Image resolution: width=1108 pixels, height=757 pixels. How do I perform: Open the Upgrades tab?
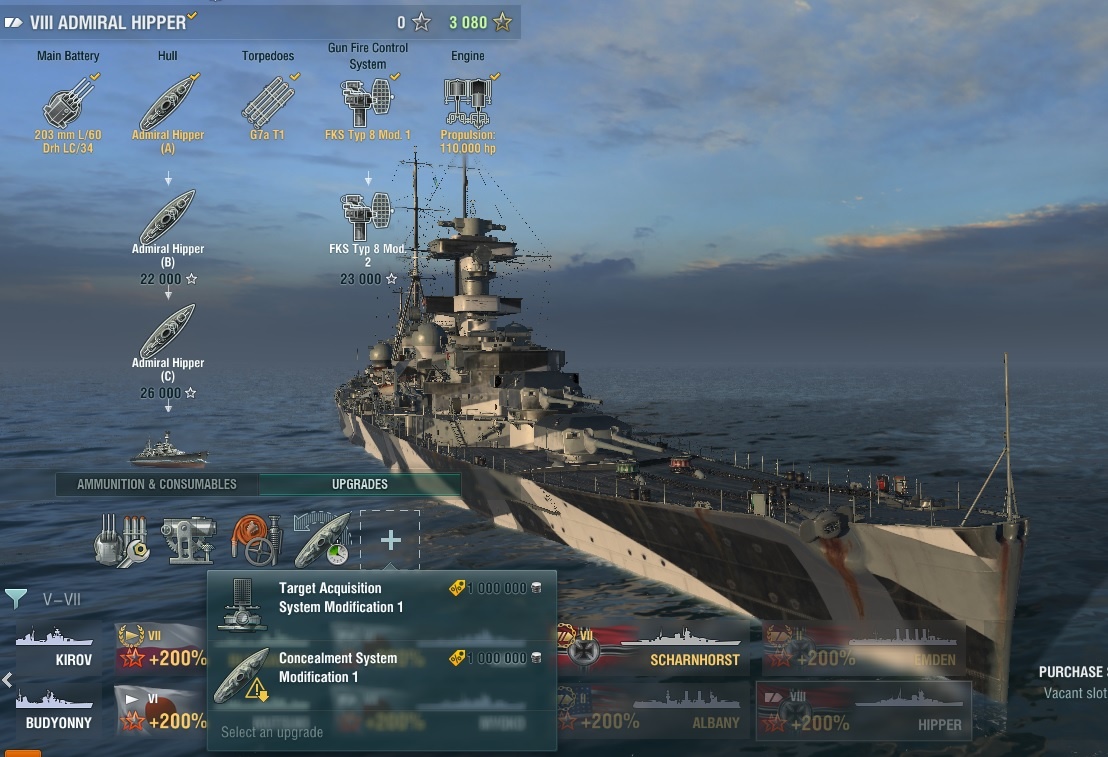click(x=360, y=484)
